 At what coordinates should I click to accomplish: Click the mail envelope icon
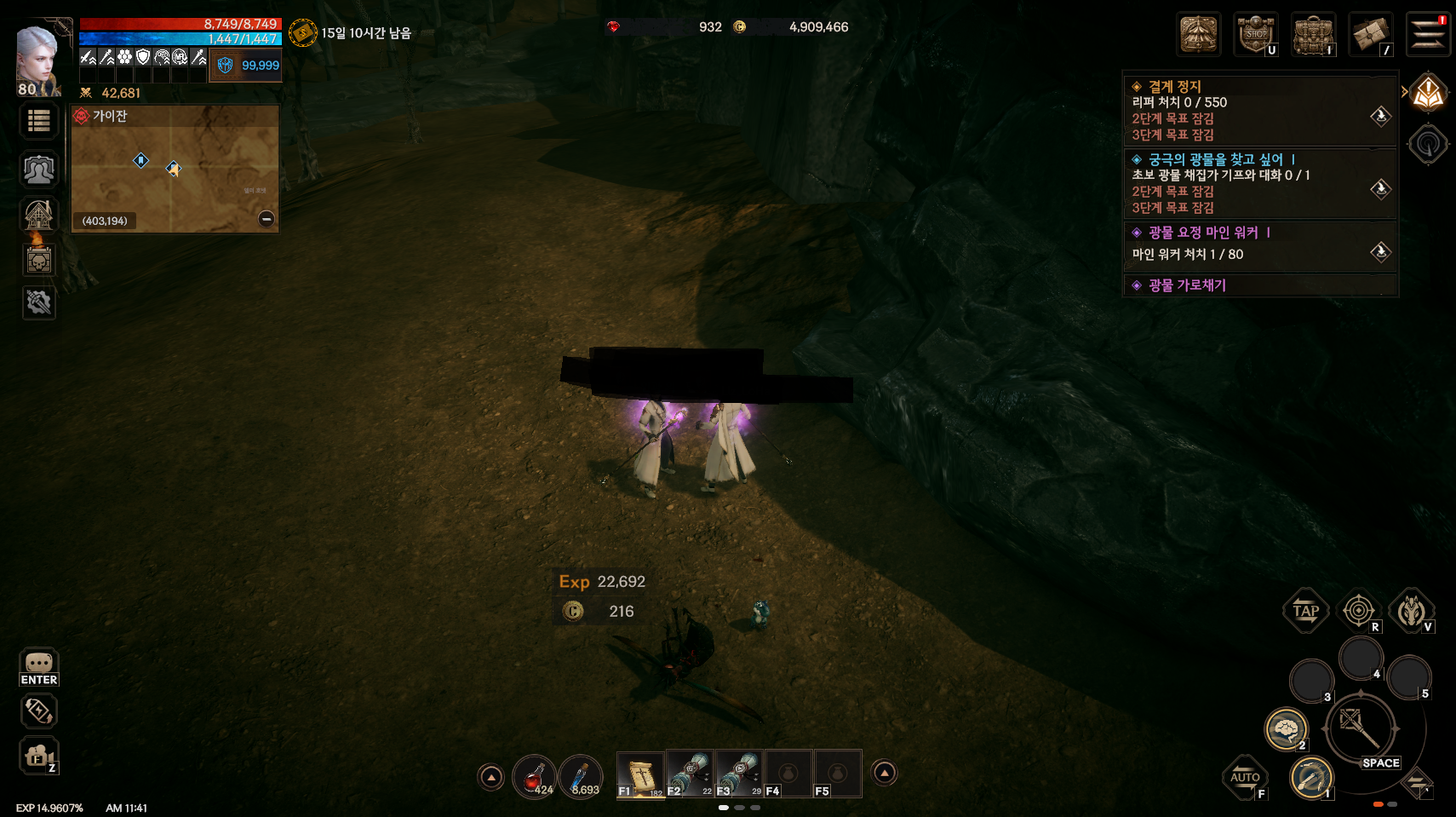pyautogui.click(x=1370, y=35)
